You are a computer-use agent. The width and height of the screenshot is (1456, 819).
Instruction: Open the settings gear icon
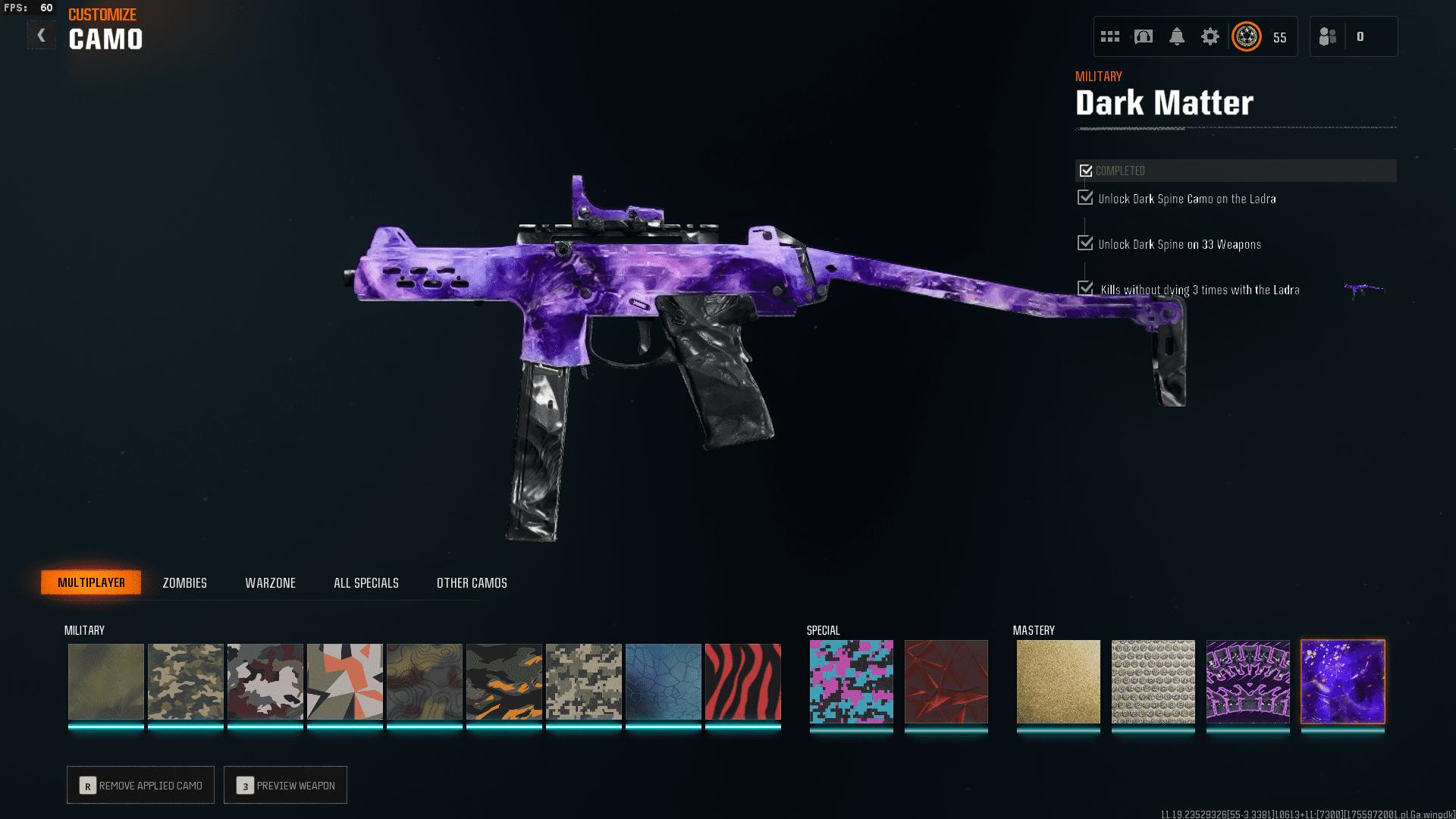pos(1210,36)
